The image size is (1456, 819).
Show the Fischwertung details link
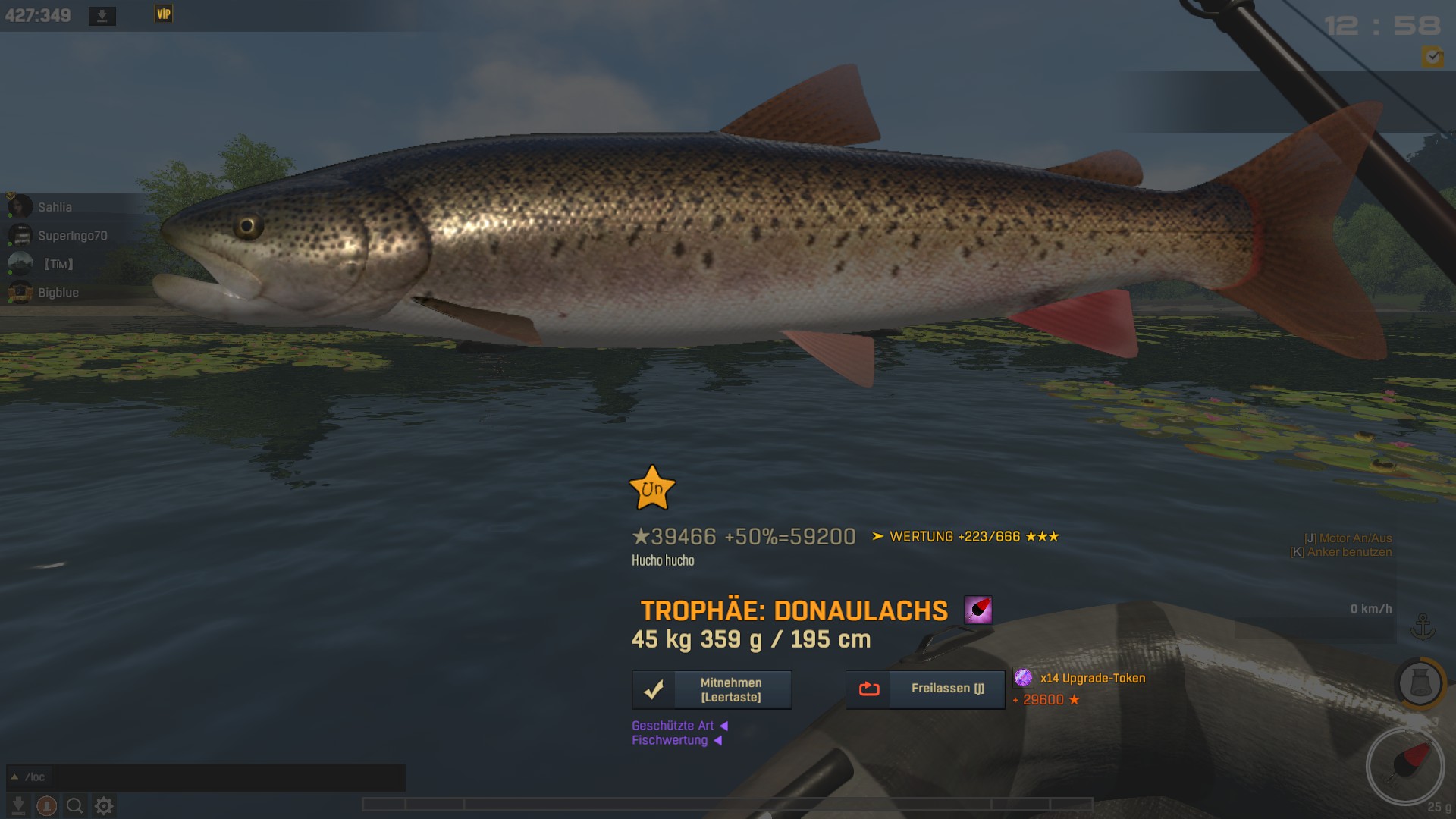[670, 740]
